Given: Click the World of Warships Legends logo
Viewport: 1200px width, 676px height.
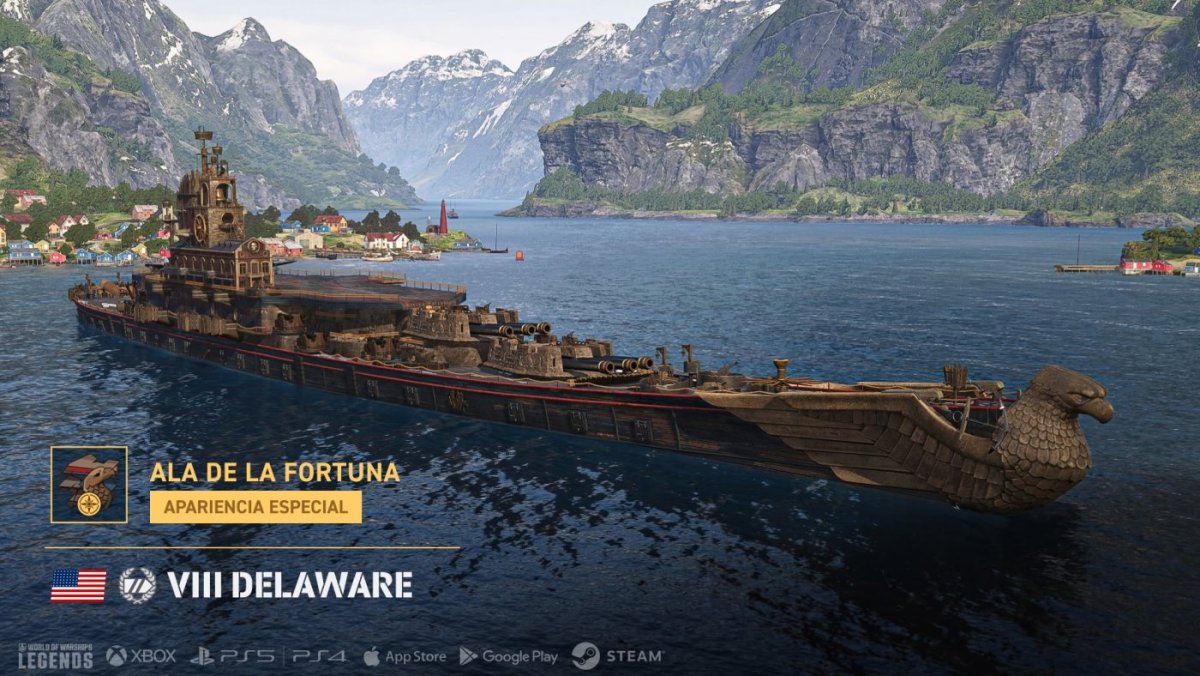Looking at the screenshot, I should 55,656.
